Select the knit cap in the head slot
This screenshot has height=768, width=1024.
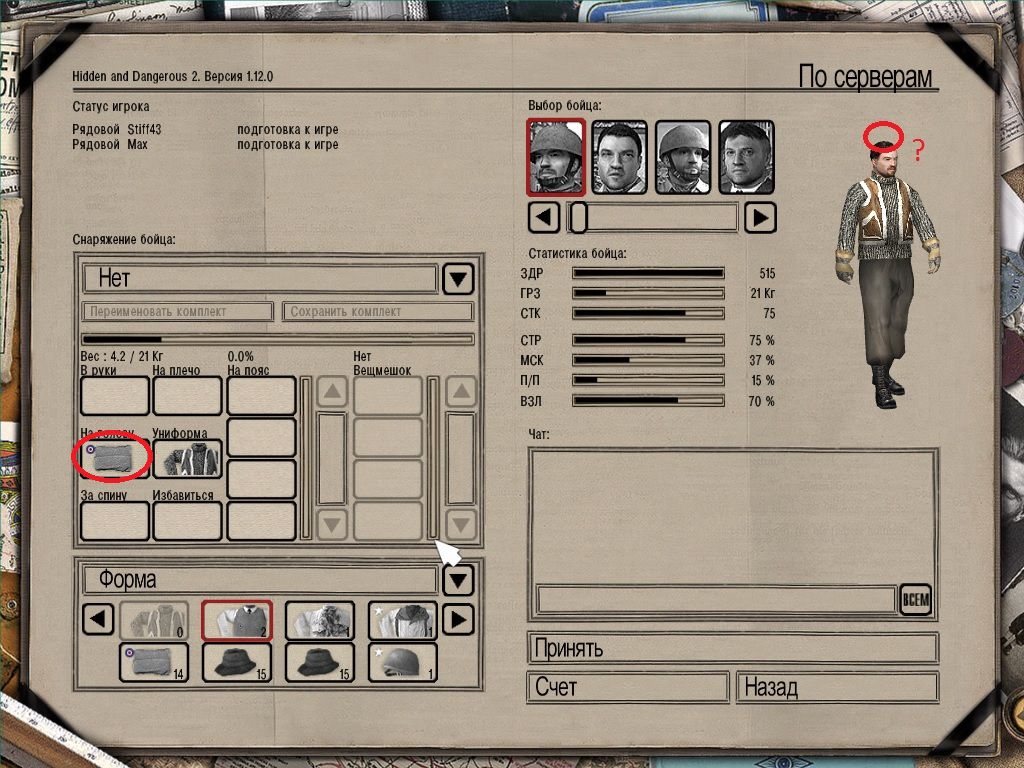[114, 459]
